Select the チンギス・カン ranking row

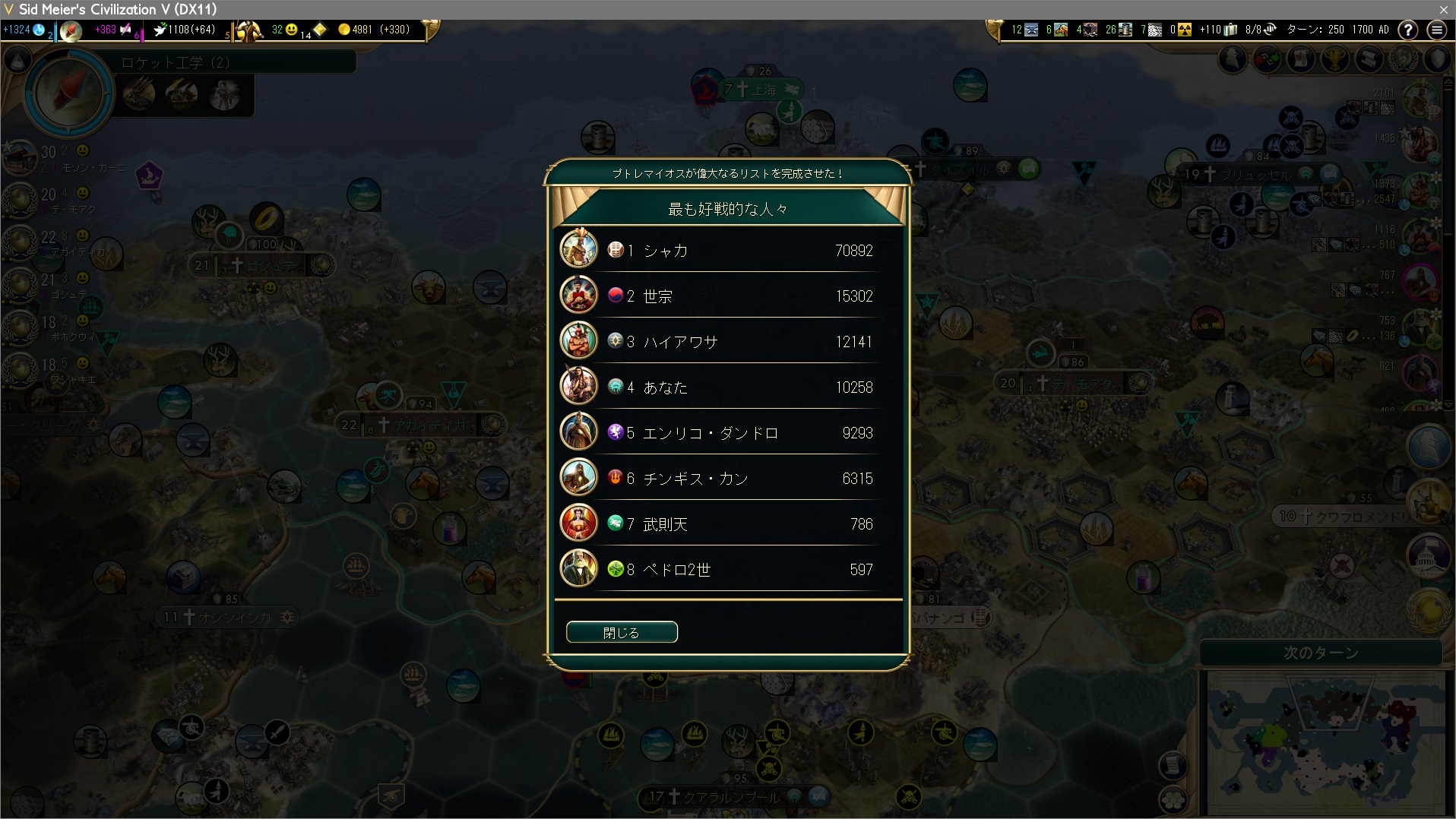click(x=727, y=478)
